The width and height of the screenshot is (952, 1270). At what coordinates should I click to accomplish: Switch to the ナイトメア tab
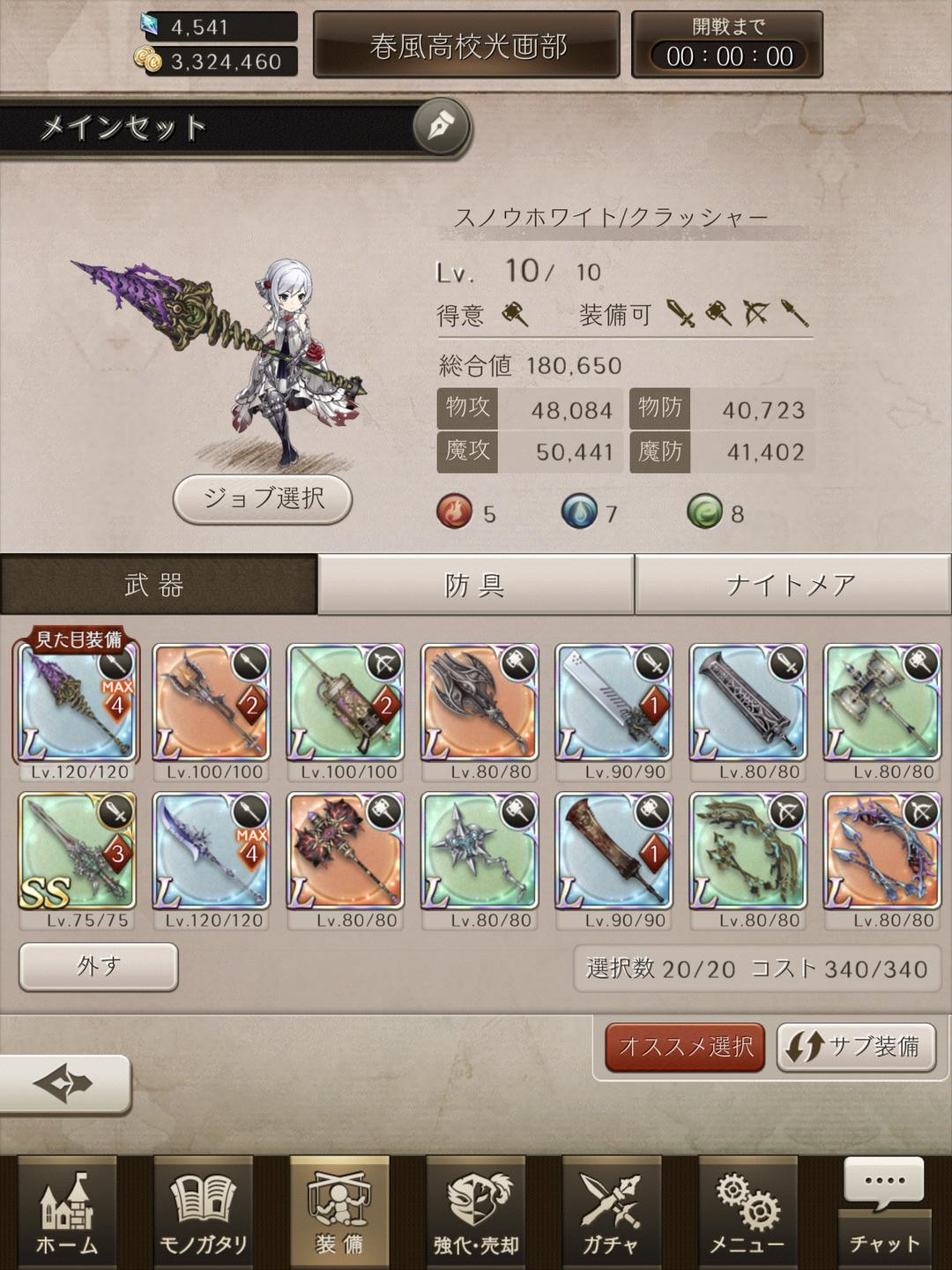coord(792,585)
